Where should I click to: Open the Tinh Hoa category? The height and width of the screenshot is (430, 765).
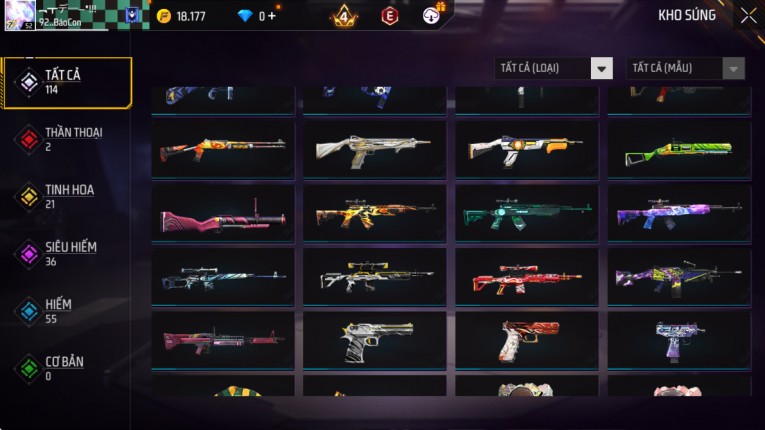coord(66,196)
